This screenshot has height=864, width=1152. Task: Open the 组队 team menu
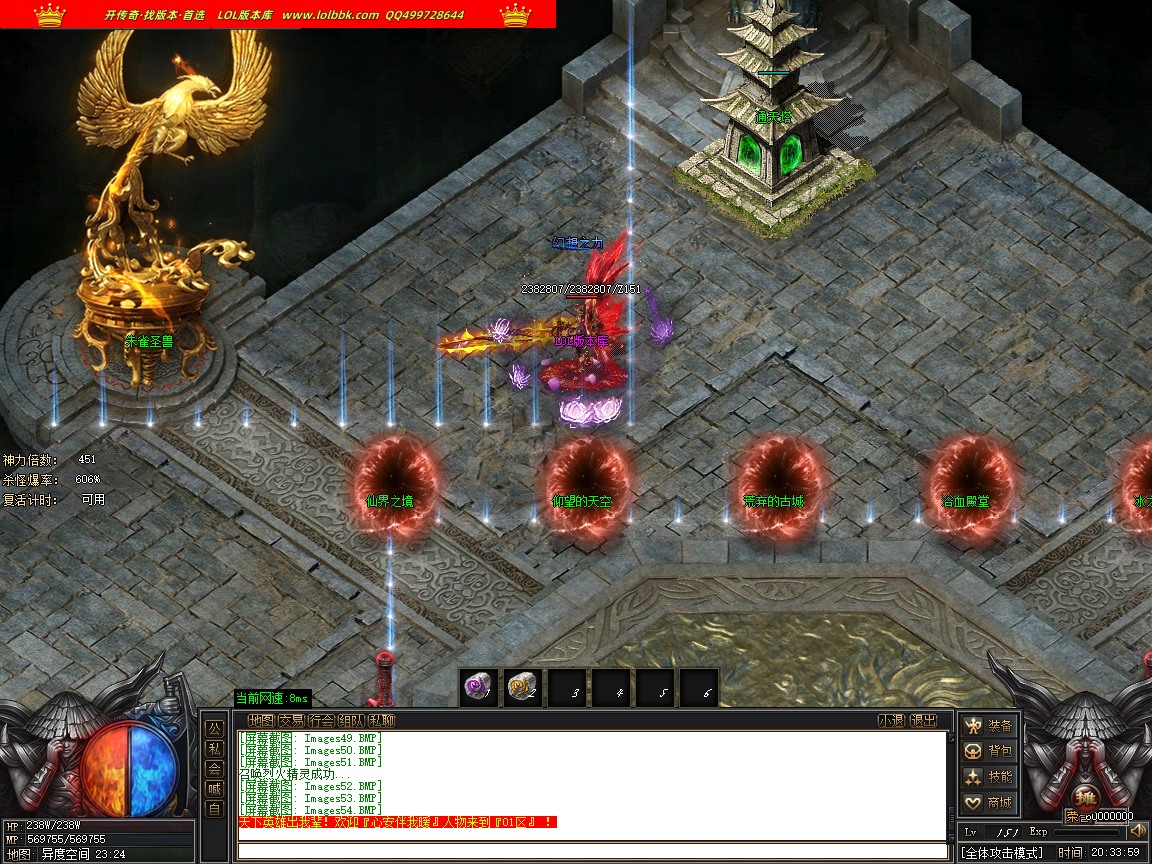[351, 720]
